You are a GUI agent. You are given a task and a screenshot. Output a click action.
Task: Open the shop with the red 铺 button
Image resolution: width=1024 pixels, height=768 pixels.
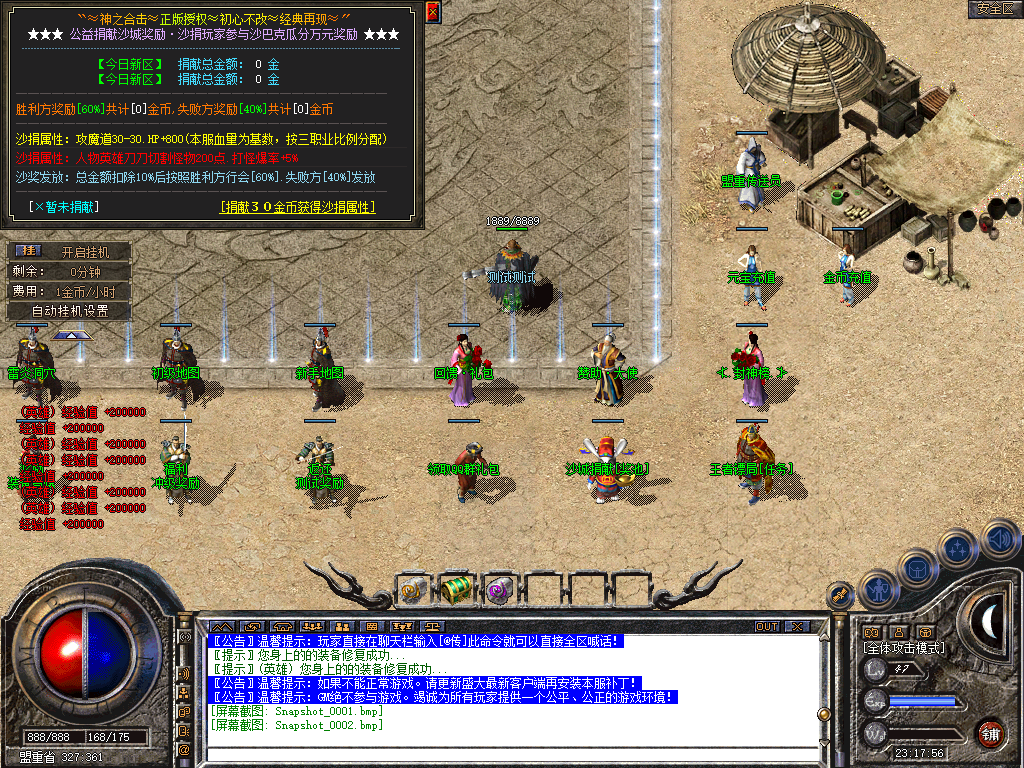[990, 733]
